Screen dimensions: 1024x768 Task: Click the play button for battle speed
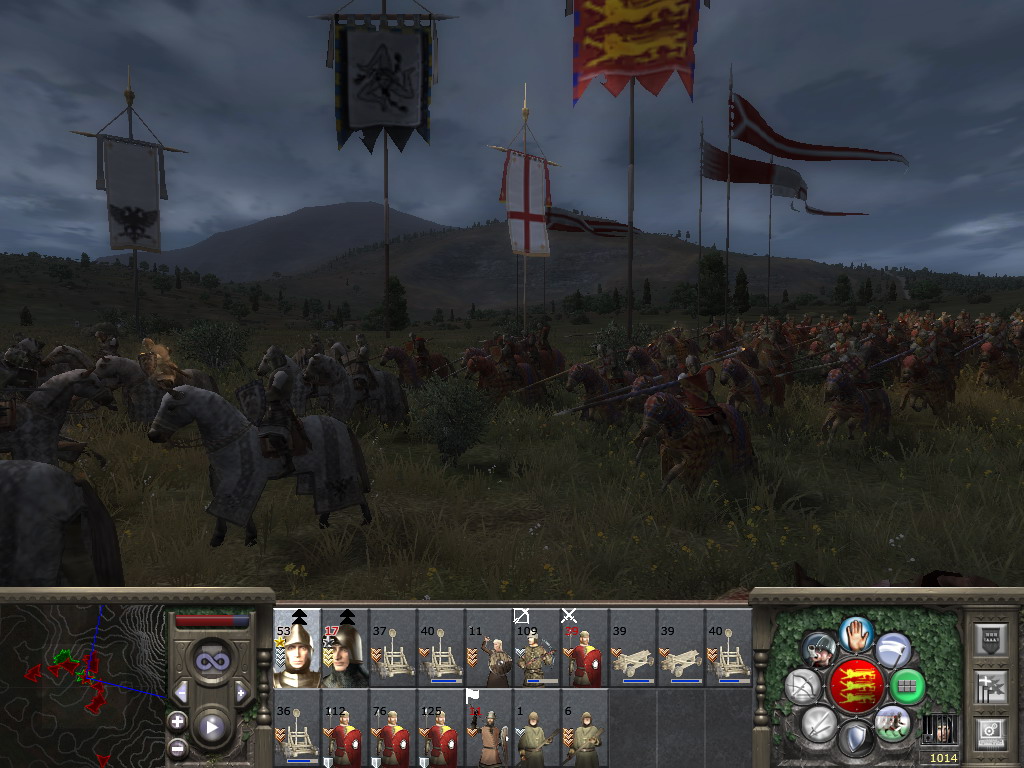[x=211, y=727]
